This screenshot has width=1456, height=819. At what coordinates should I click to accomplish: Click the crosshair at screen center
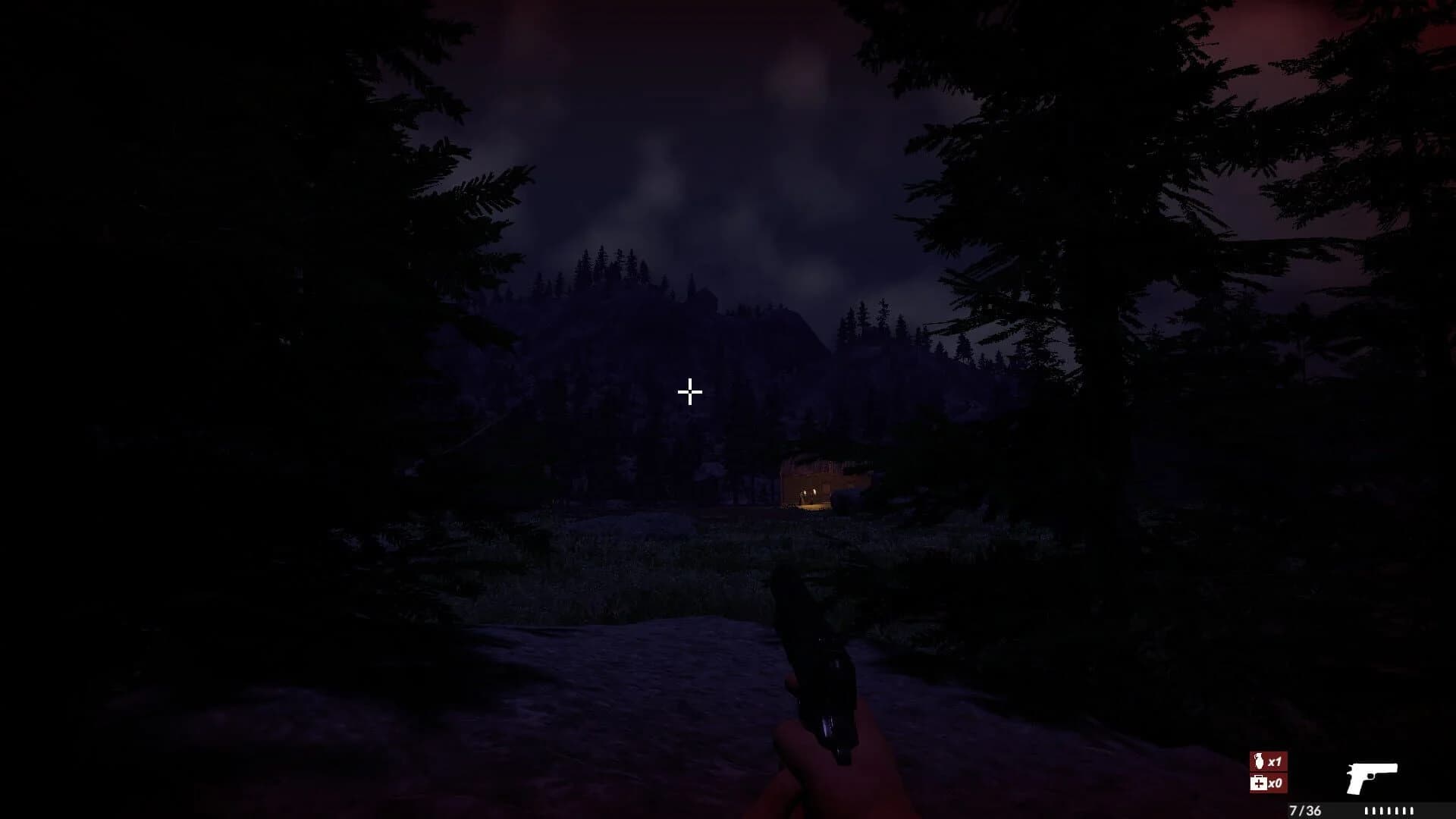(689, 392)
